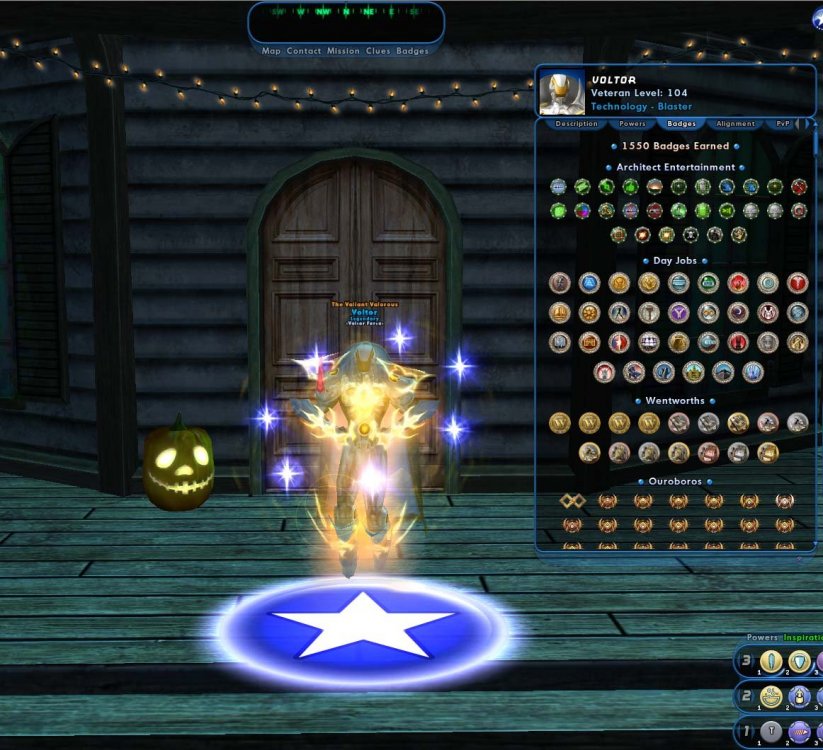Select the first Wentworths badge

pos(560,423)
